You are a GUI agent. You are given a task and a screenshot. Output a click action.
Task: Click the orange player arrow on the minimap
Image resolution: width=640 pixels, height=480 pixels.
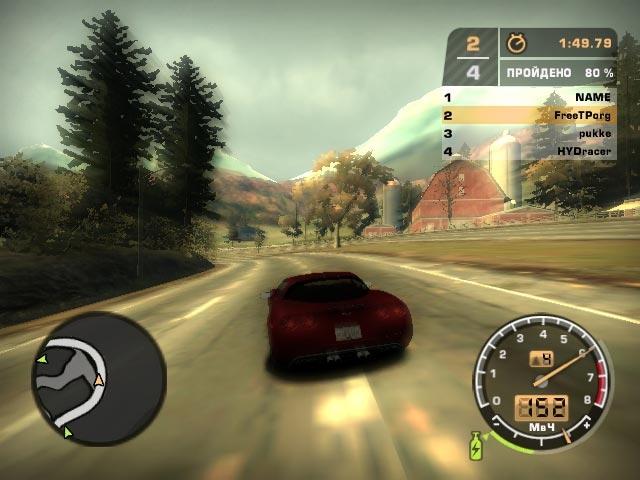pyautogui.click(x=99, y=381)
